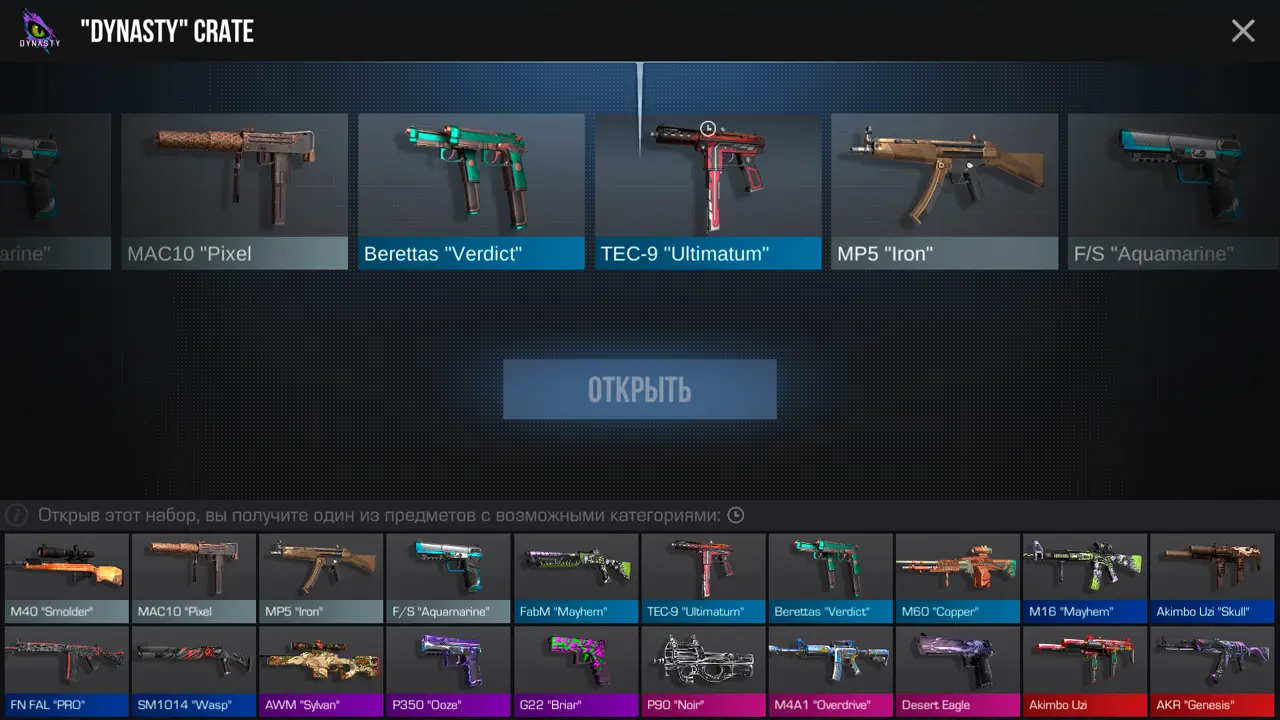This screenshot has height=720, width=1280.
Task: Open the AWM "Sylvan" sniper tile
Action: (321, 671)
